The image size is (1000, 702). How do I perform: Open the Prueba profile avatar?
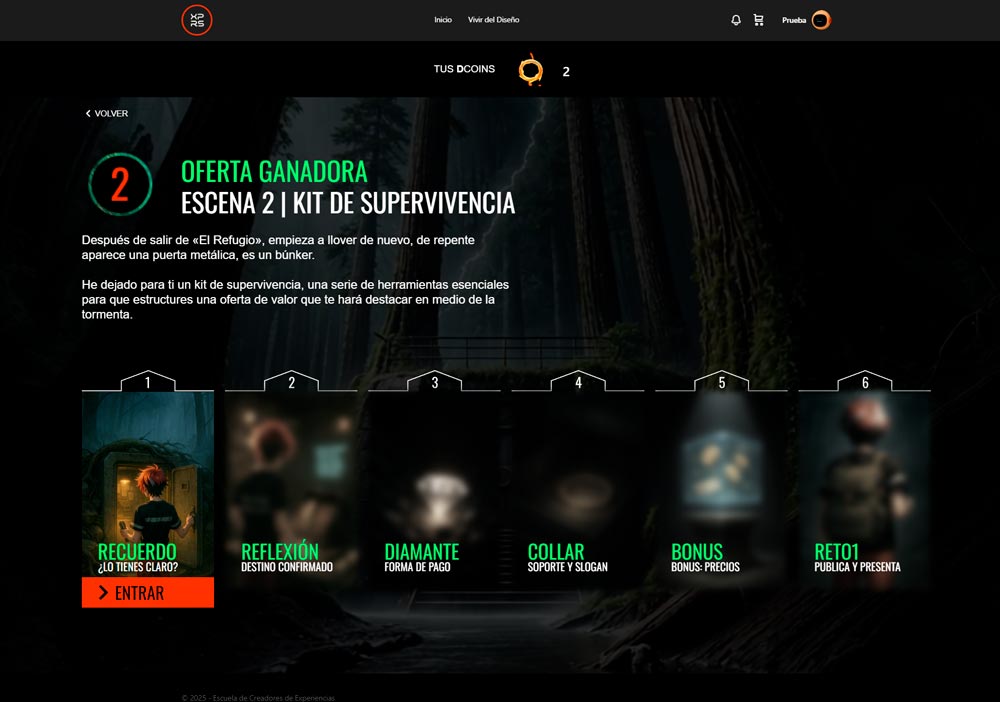click(821, 20)
